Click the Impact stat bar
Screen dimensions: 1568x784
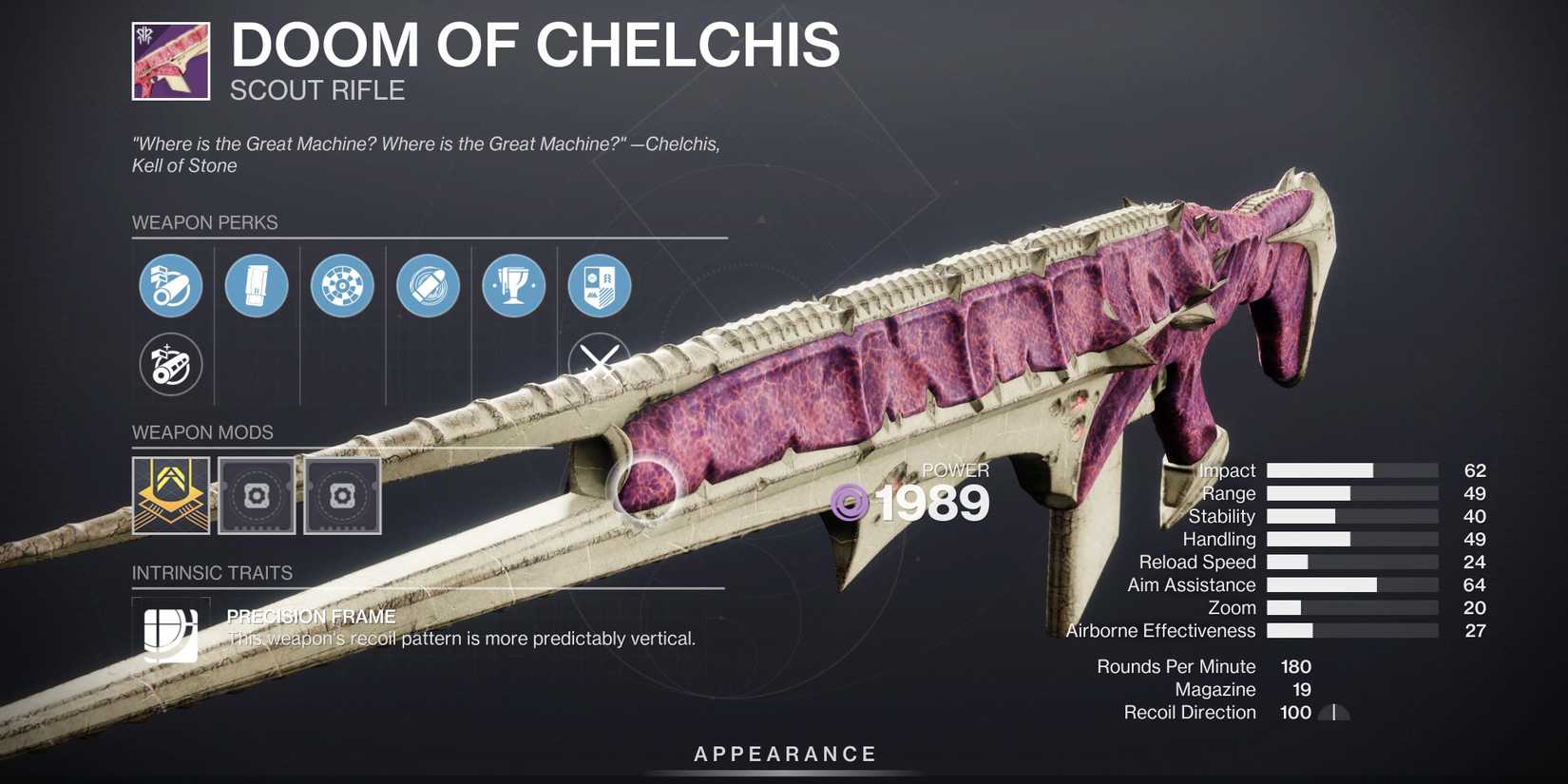tap(1349, 469)
